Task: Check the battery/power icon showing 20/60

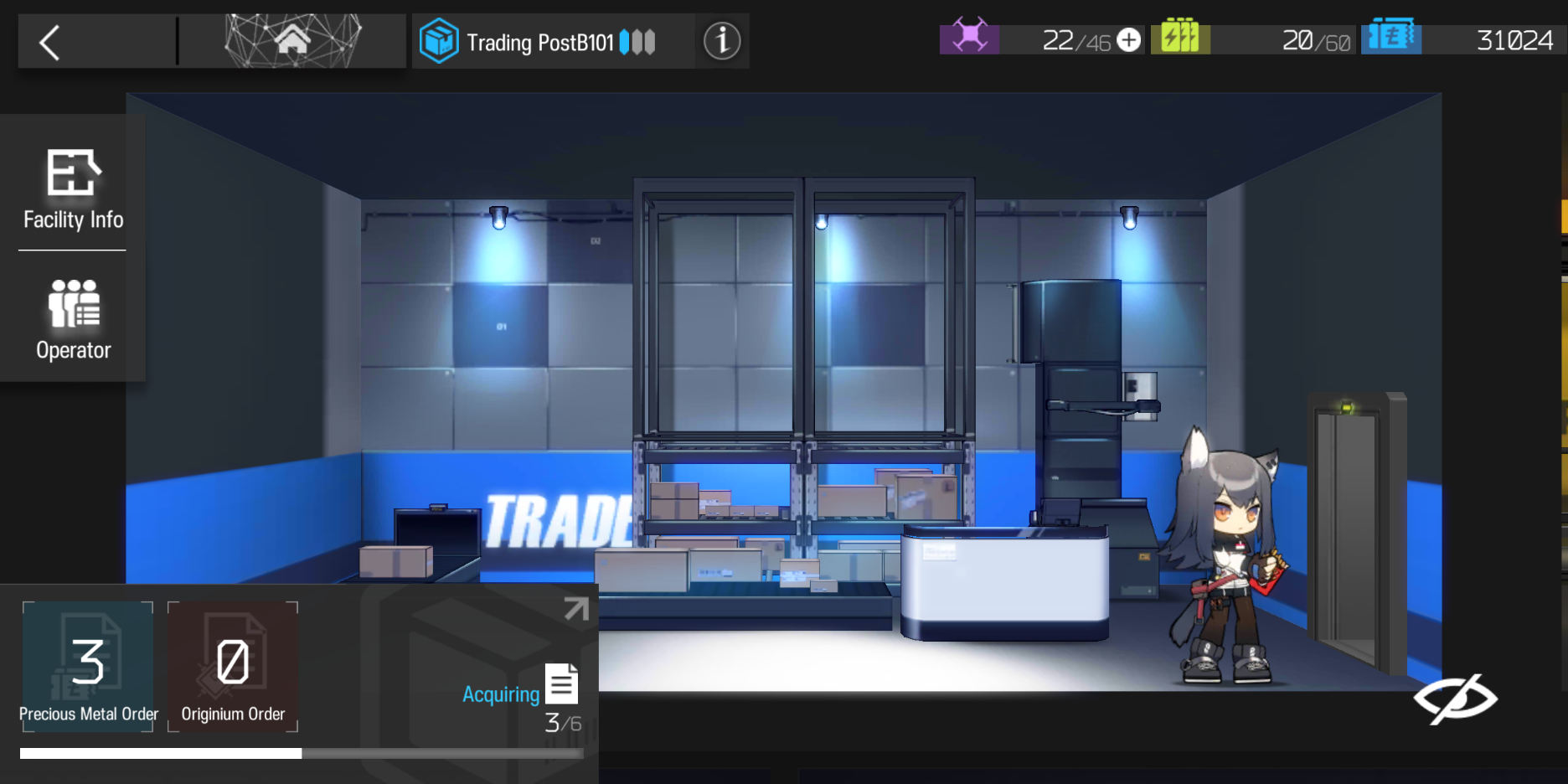Action: point(1183,37)
